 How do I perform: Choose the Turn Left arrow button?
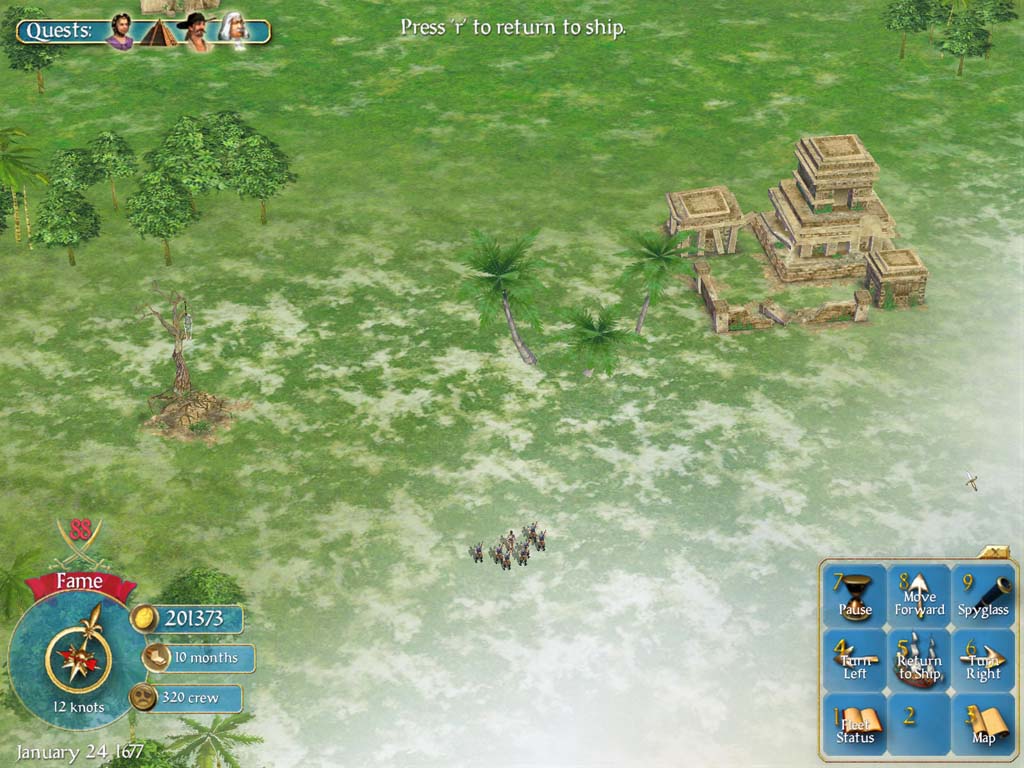tap(855, 660)
